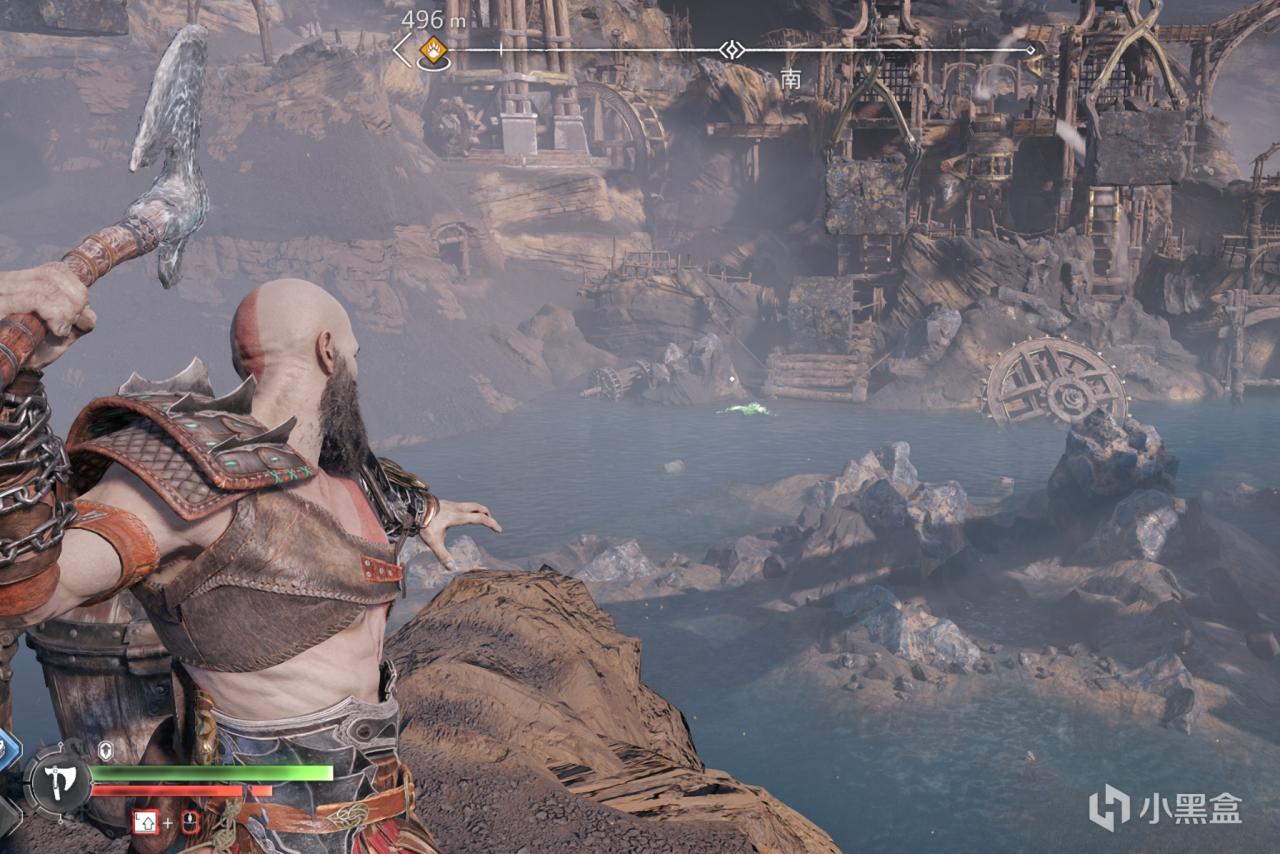
Task: Click the orange quest marker on the compass
Action: click(433, 49)
